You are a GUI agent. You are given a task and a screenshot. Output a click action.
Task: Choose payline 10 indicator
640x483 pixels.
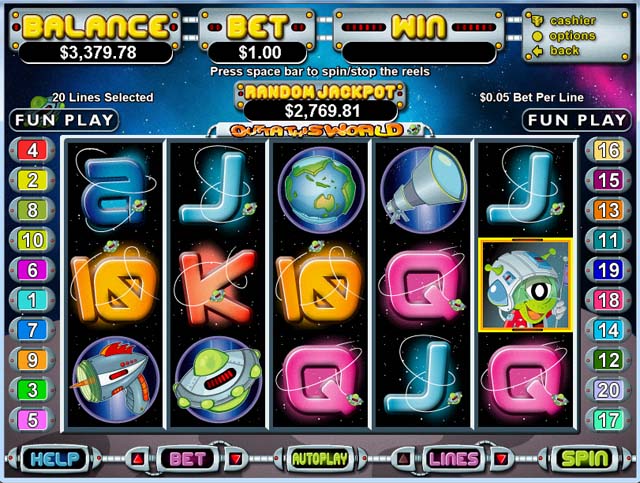[32, 240]
